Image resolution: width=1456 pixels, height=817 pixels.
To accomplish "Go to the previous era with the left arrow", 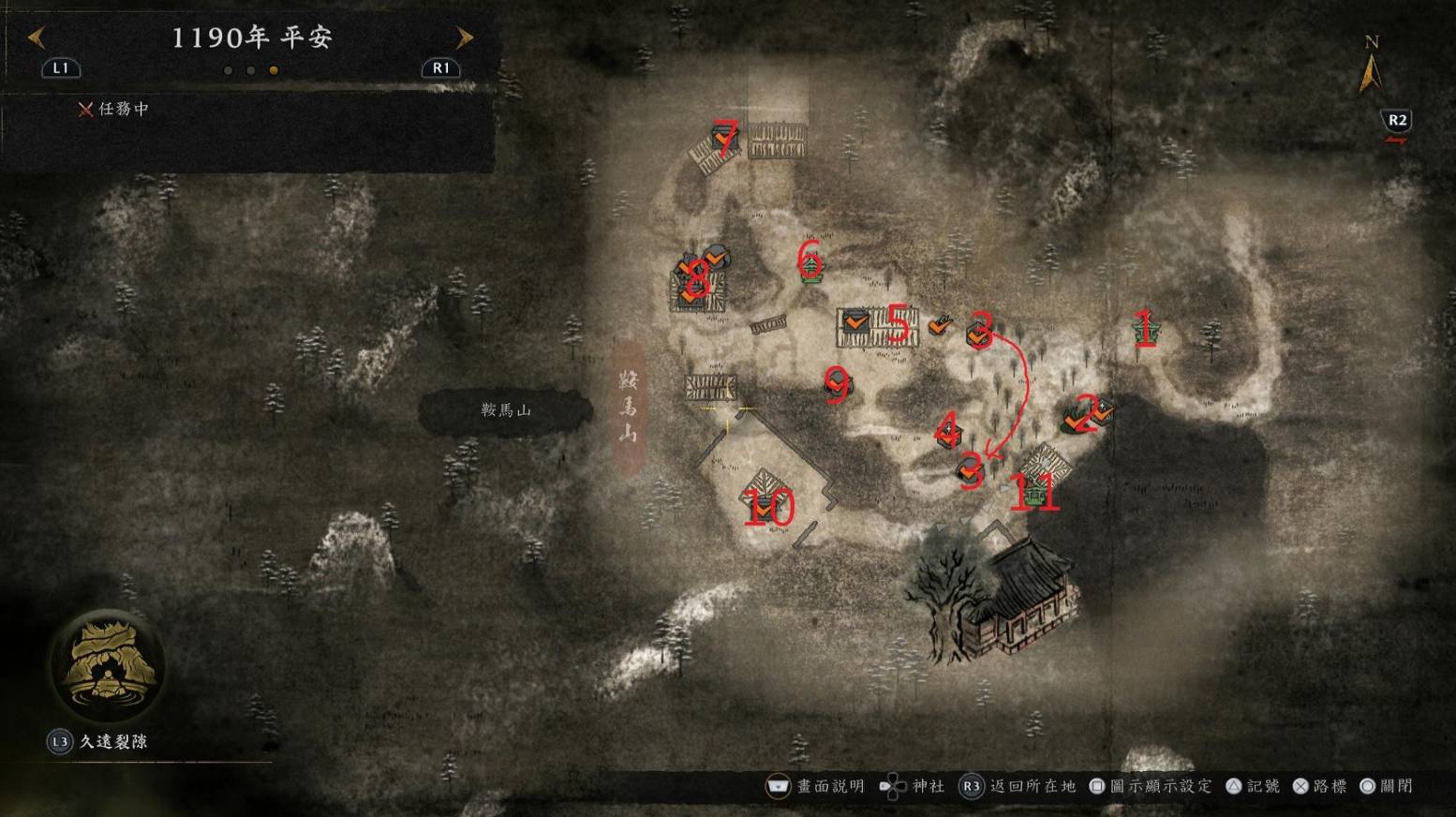I will pos(37,37).
